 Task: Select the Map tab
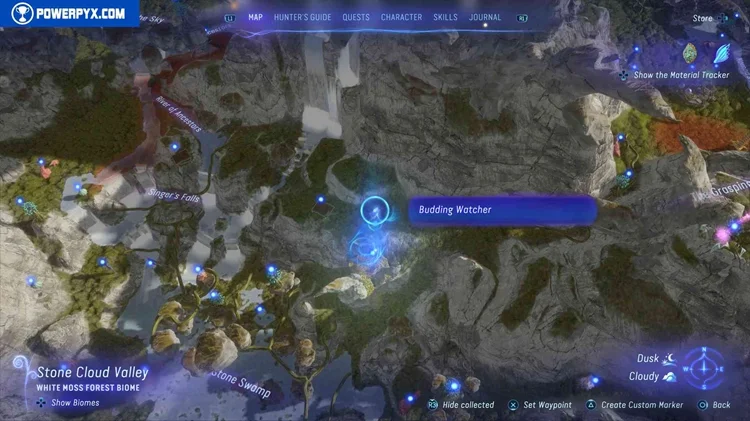pos(255,17)
